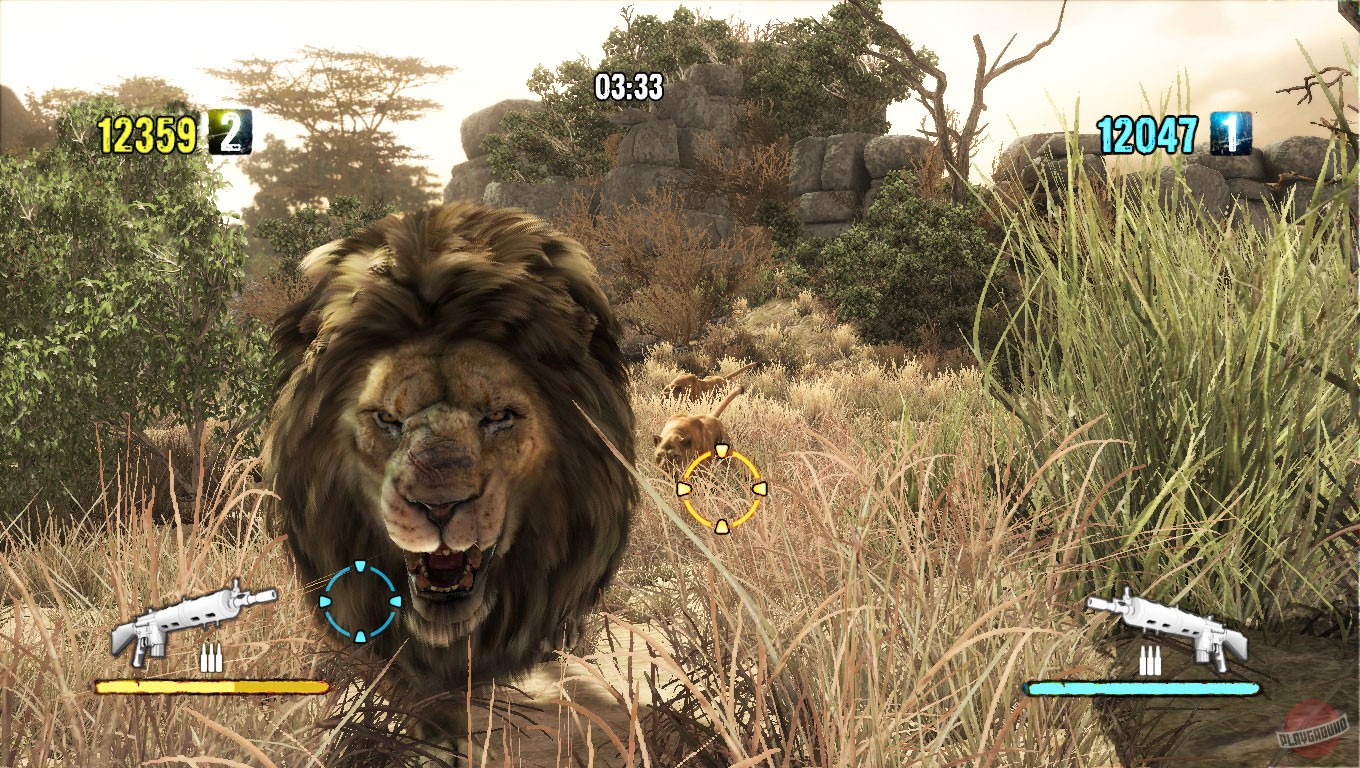Click the yellow ammo bullets under the left rifle

[x=211, y=659]
